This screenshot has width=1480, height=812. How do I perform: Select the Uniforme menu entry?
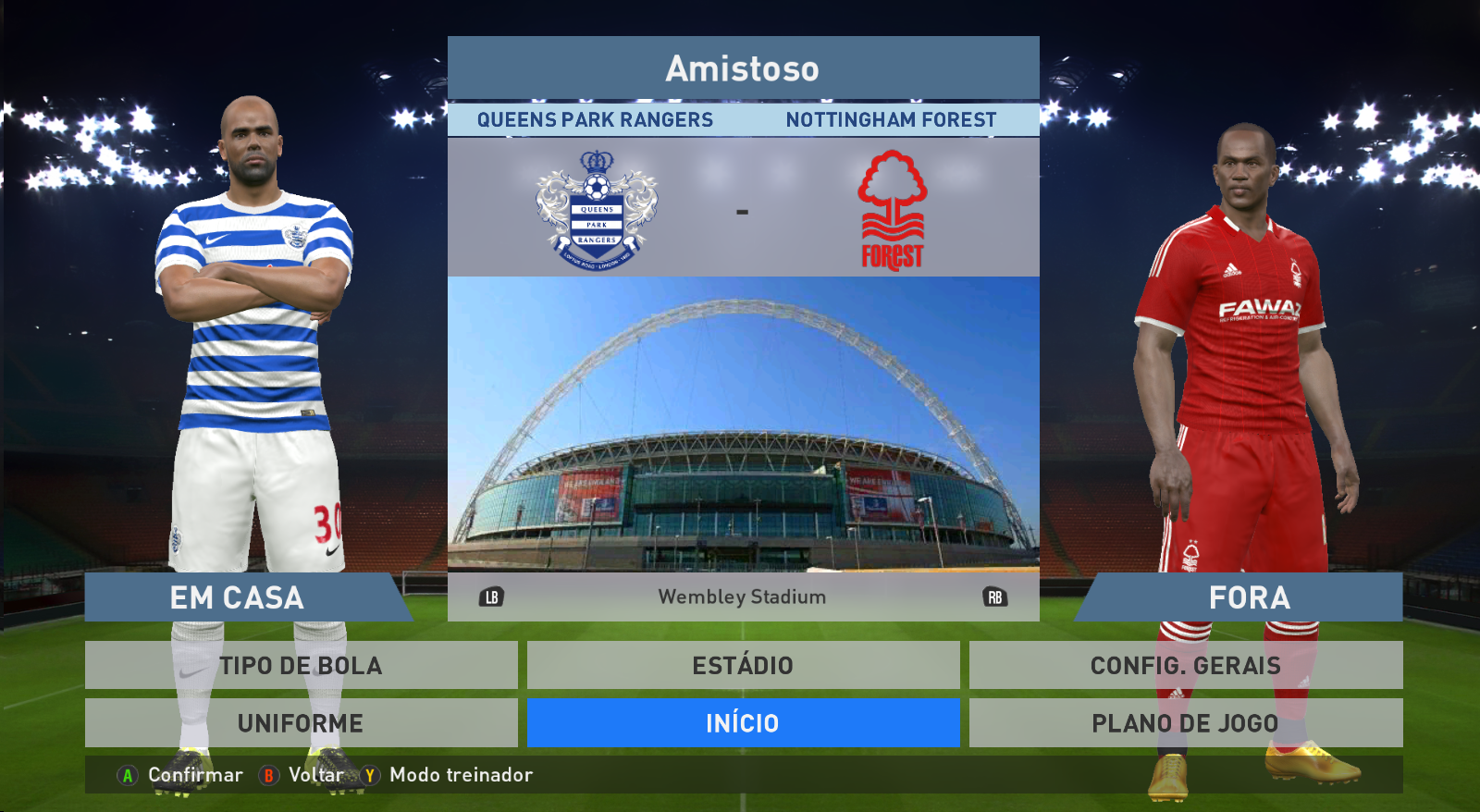(x=301, y=722)
